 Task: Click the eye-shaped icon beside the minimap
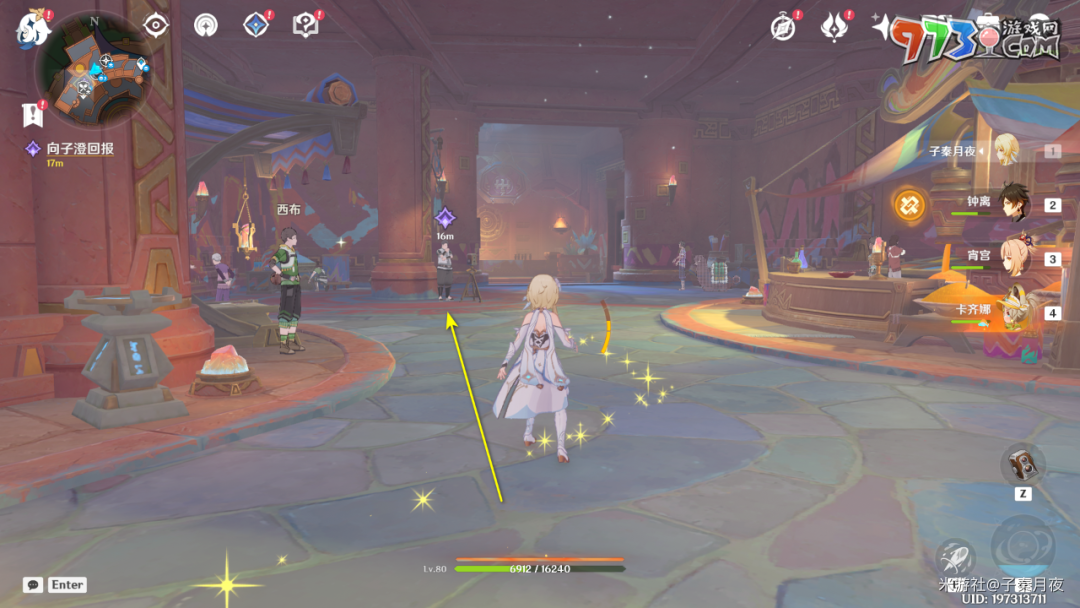[156, 25]
